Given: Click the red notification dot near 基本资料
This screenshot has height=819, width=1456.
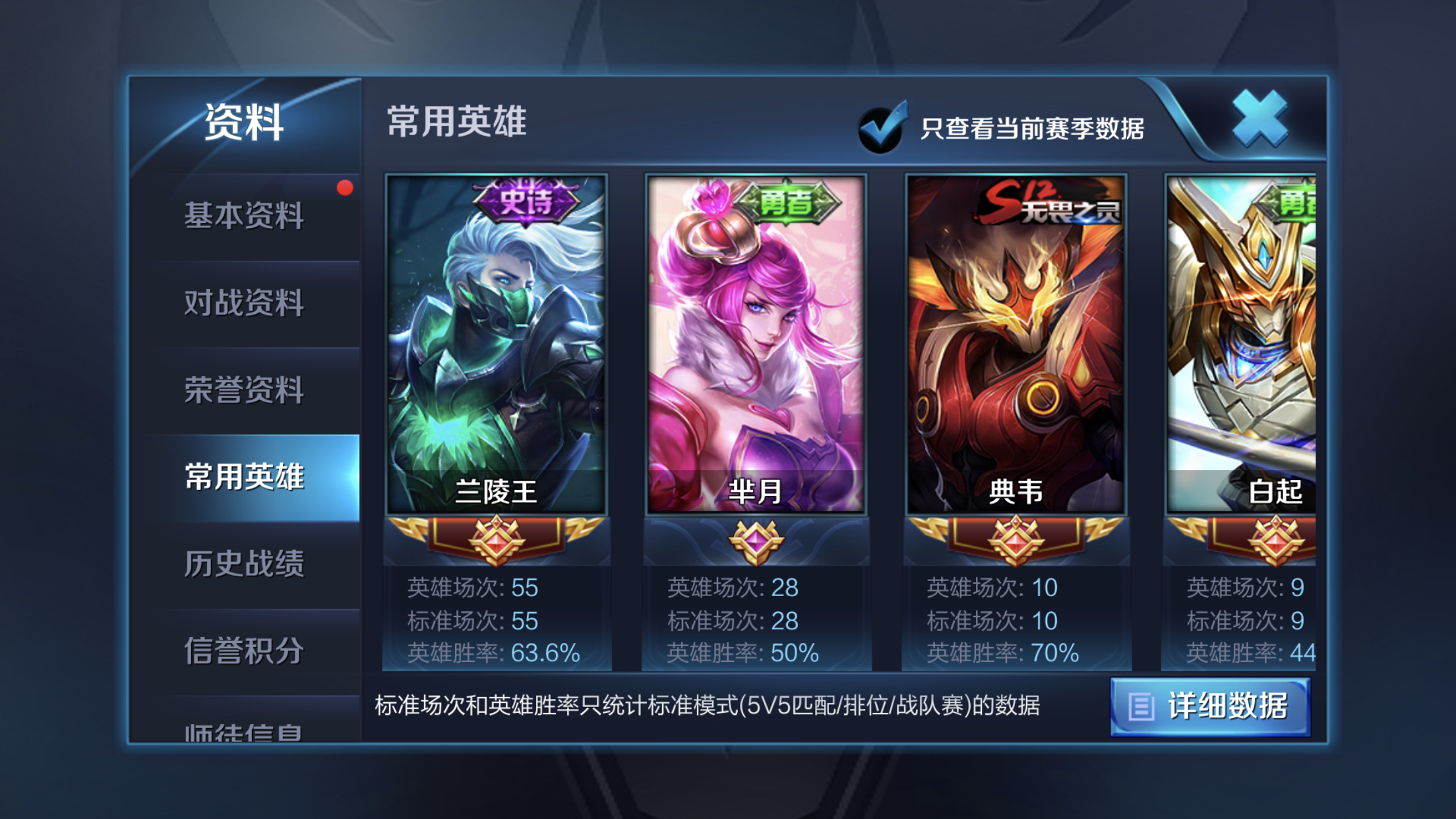Looking at the screenshot, I should [344, 189].
